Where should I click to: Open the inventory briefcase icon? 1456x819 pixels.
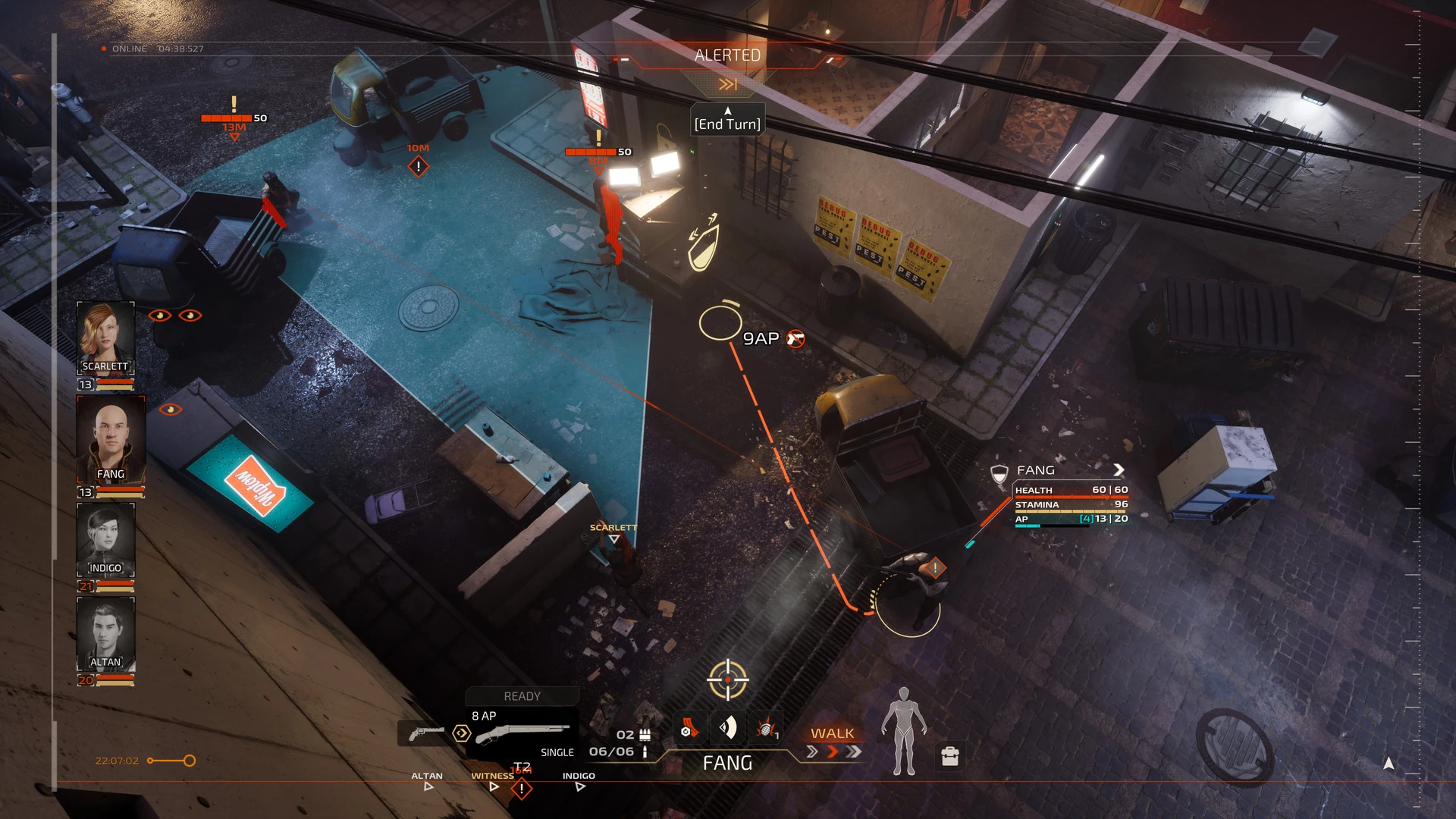click(949, 756)
